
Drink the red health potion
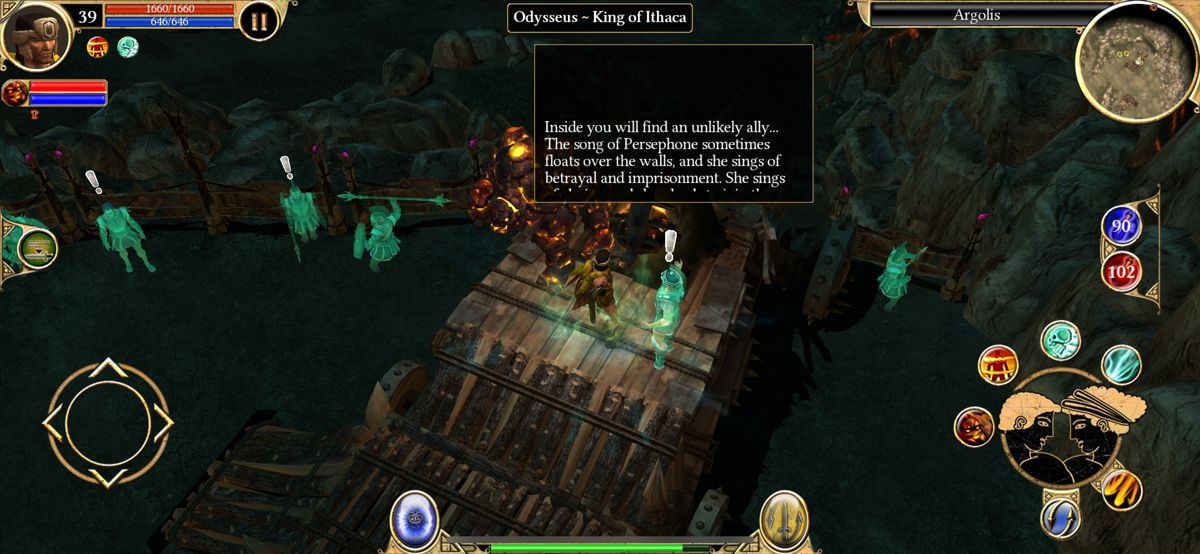(x=1121, y=269)
